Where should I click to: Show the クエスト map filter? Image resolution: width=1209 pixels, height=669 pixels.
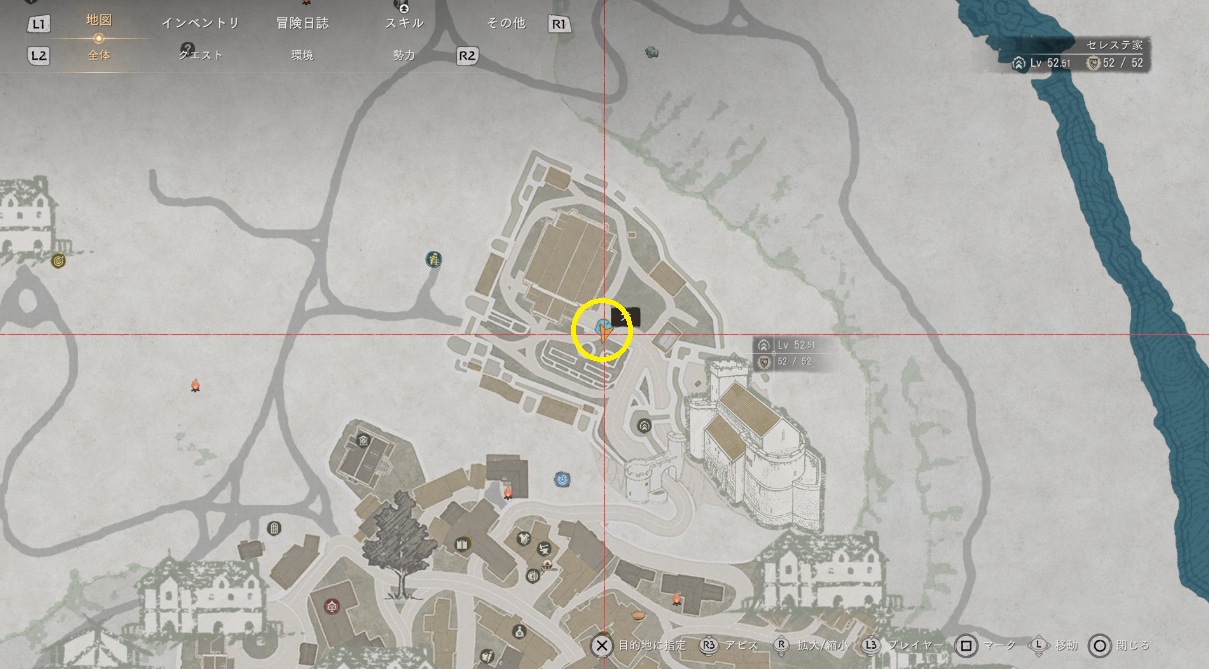[x=200, y=55]
